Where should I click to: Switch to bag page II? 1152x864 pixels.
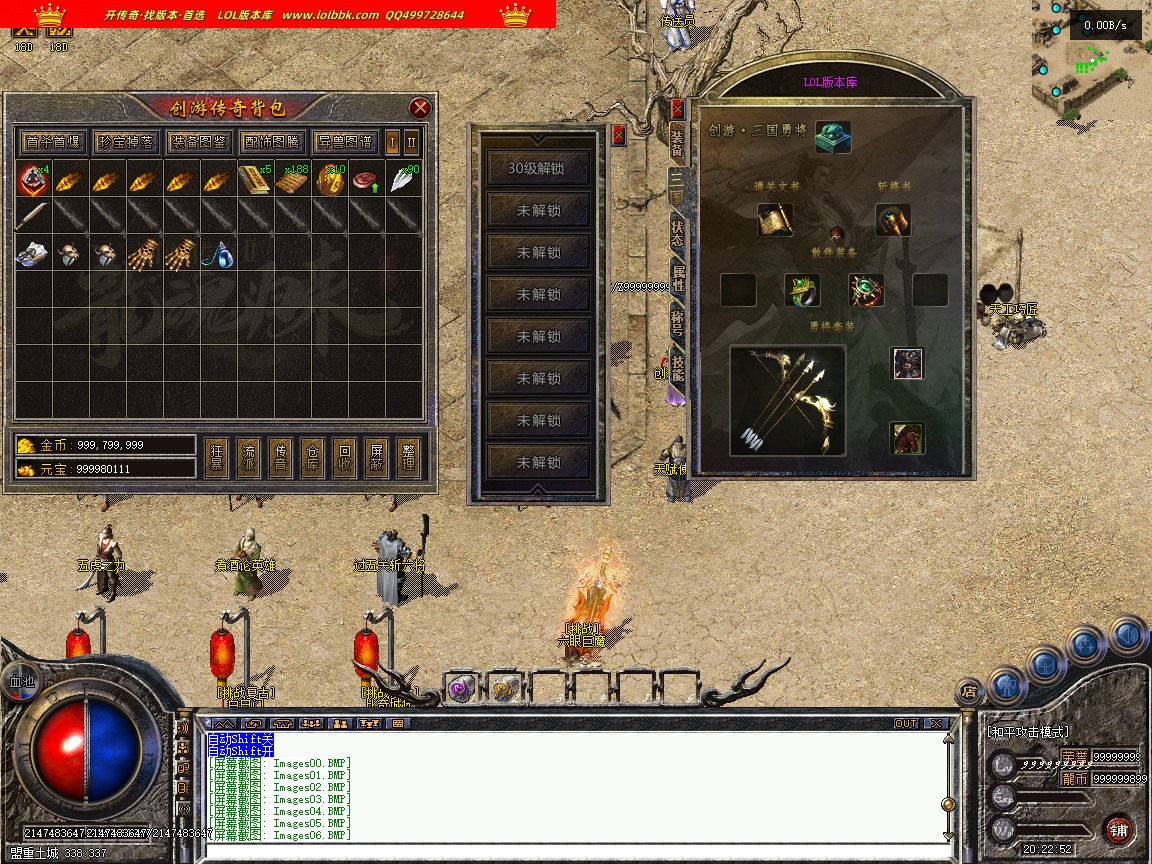click(411, 141)
